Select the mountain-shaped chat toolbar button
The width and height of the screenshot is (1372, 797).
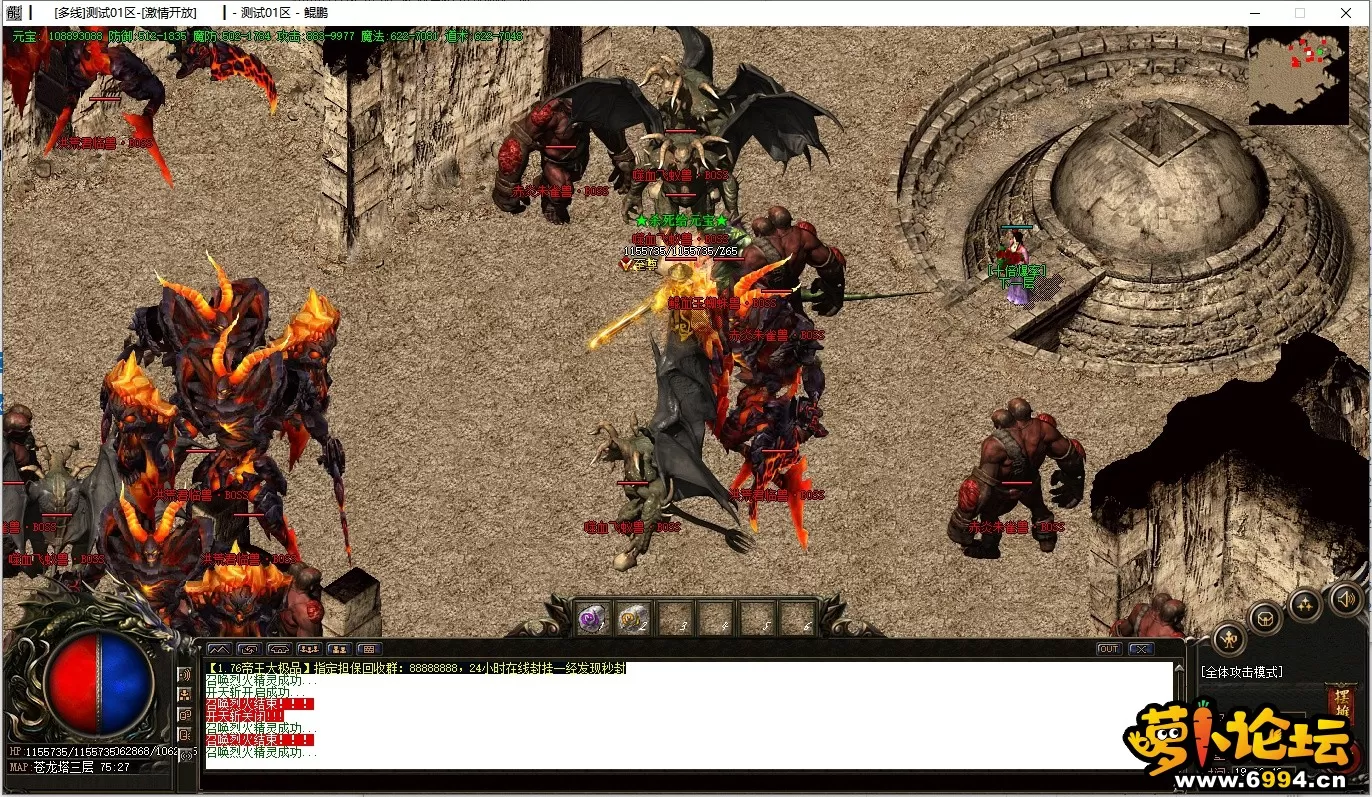point(218,649)
